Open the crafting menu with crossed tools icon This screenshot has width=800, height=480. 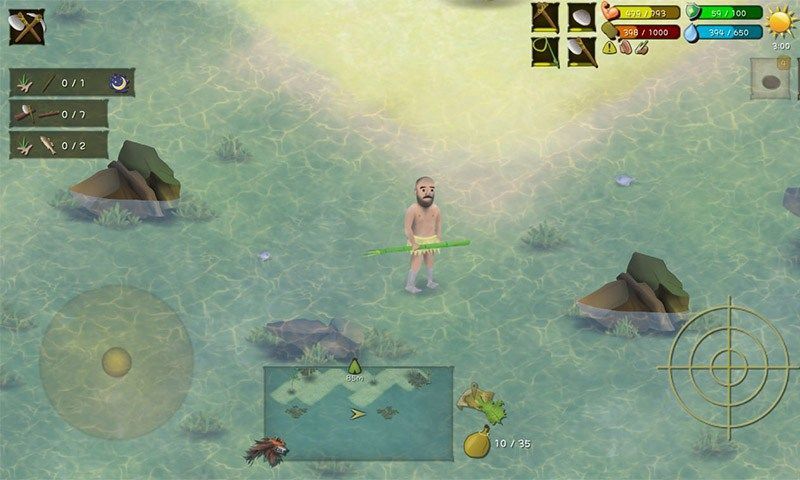tap(27, 26)
